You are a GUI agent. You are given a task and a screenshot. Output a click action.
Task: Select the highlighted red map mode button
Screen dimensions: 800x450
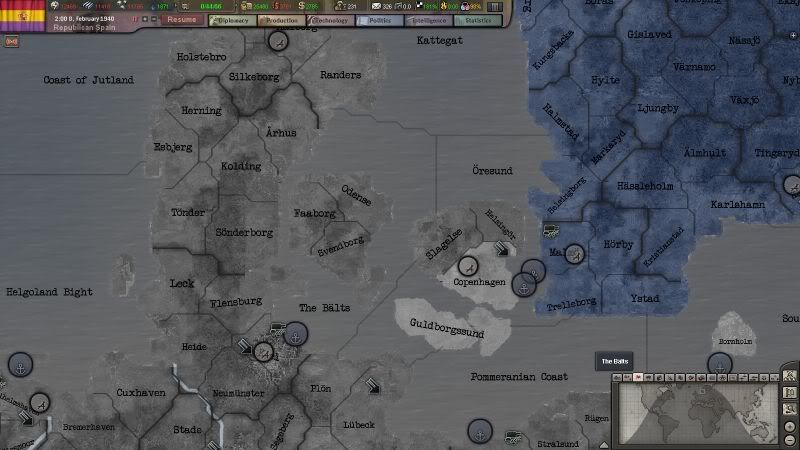[638, 377]
